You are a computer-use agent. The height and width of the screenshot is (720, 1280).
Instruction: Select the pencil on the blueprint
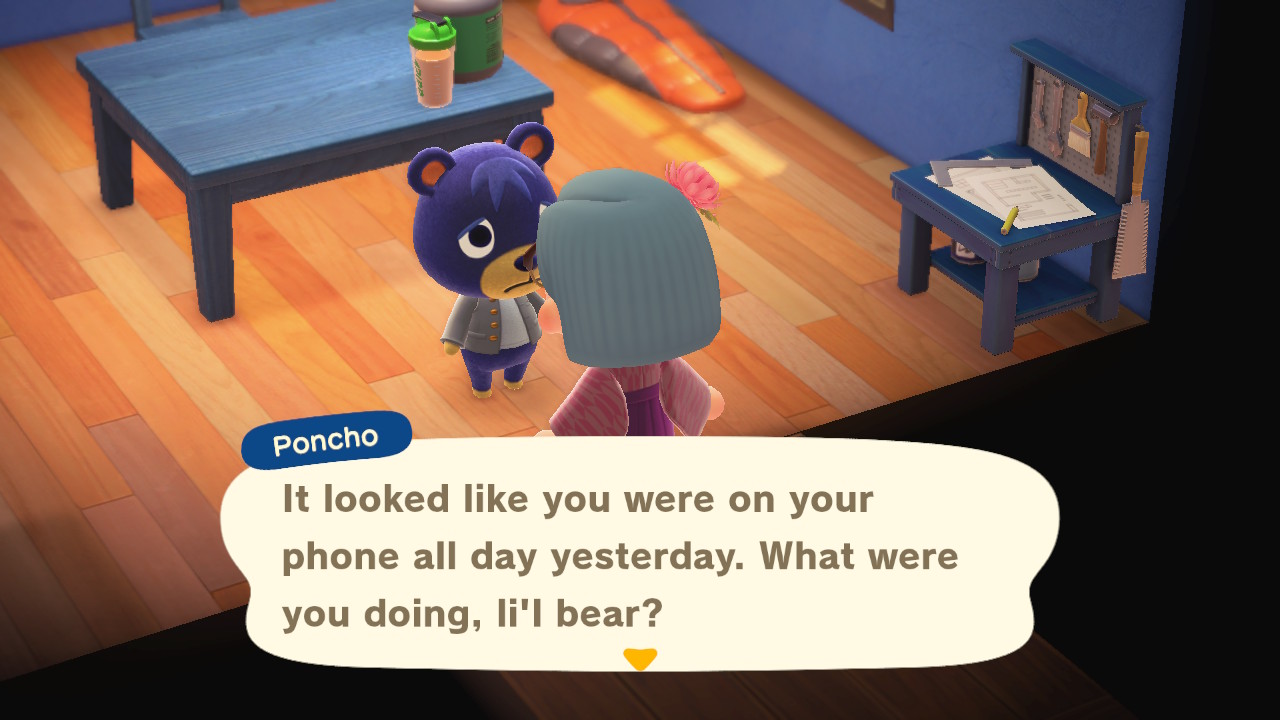1011,220
